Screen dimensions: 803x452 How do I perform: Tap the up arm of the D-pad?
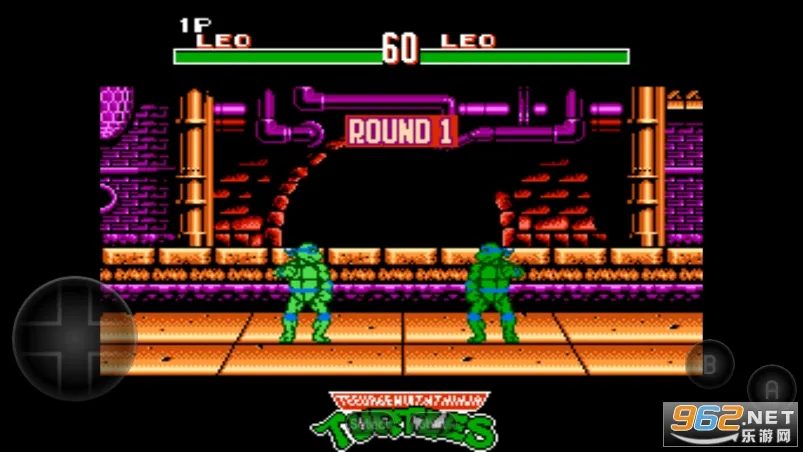(x=73, y=302)
